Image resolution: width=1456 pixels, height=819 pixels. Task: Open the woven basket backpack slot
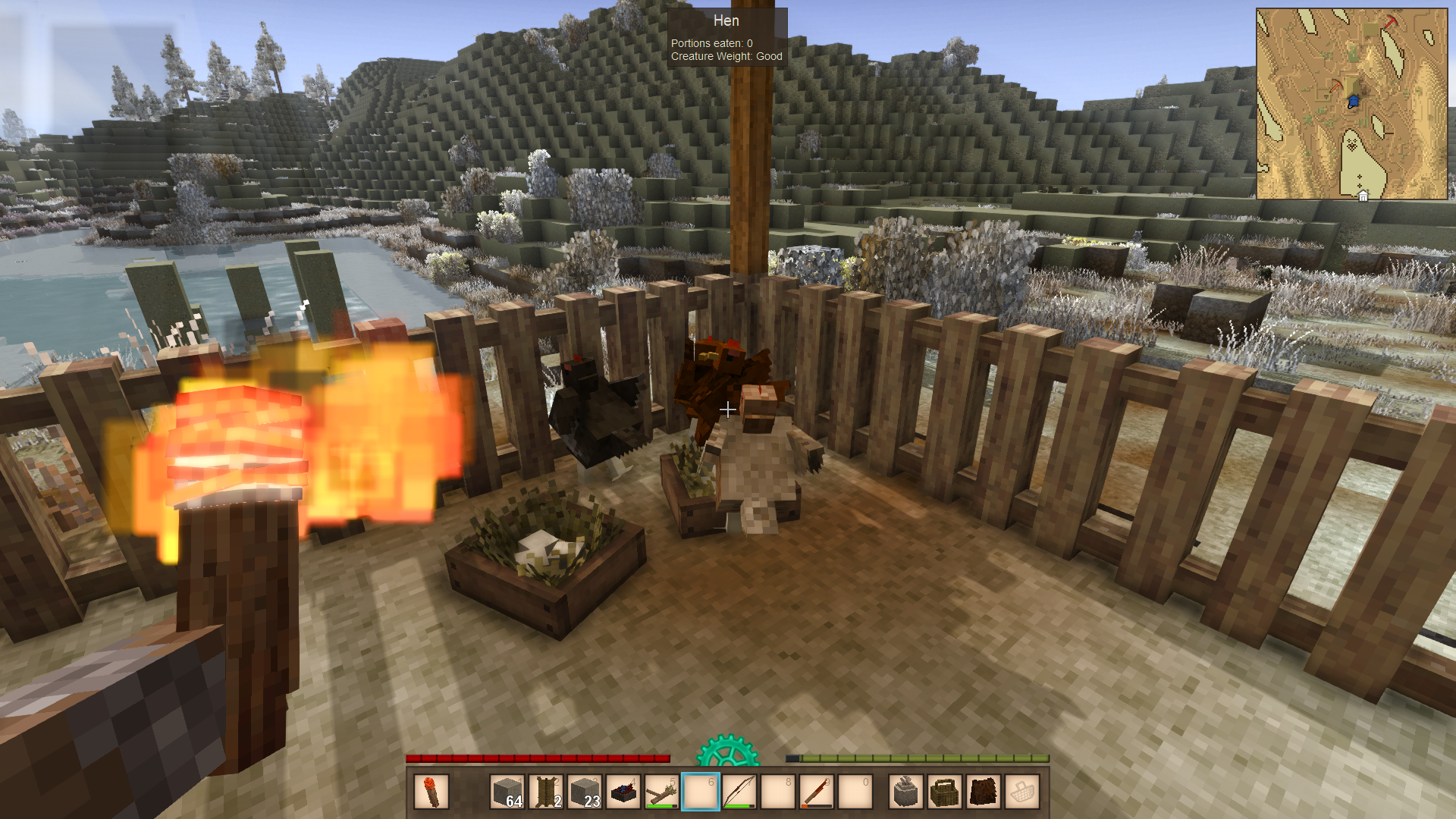(x=945, y=792)
